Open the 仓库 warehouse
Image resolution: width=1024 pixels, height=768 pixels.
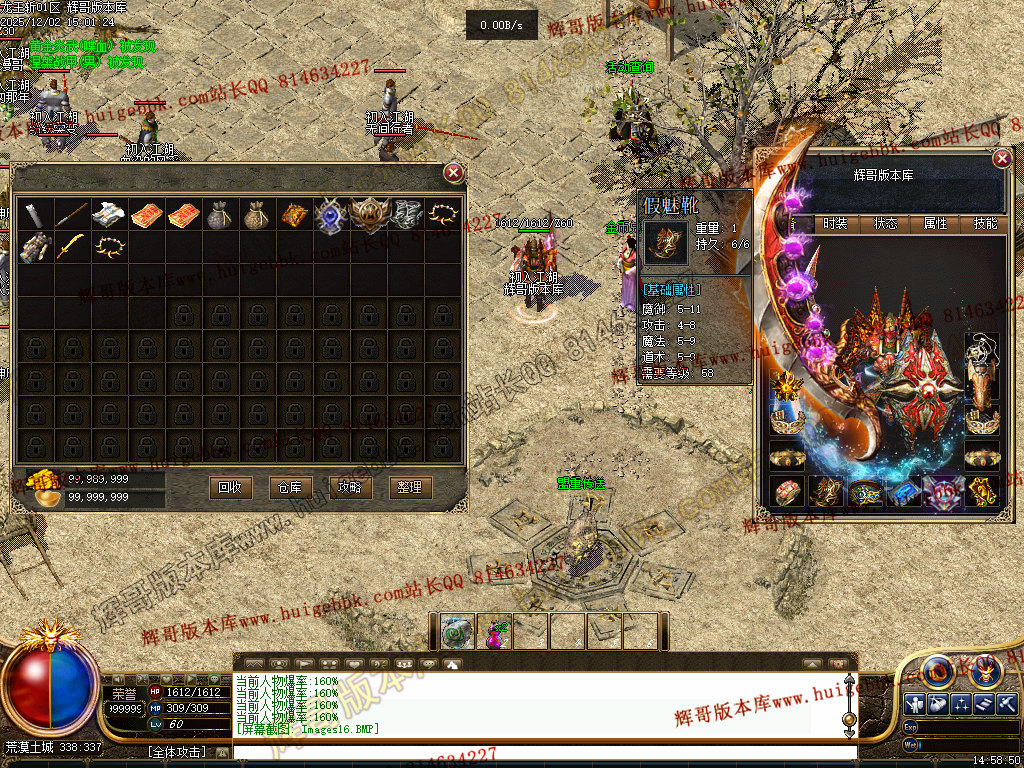290,487
